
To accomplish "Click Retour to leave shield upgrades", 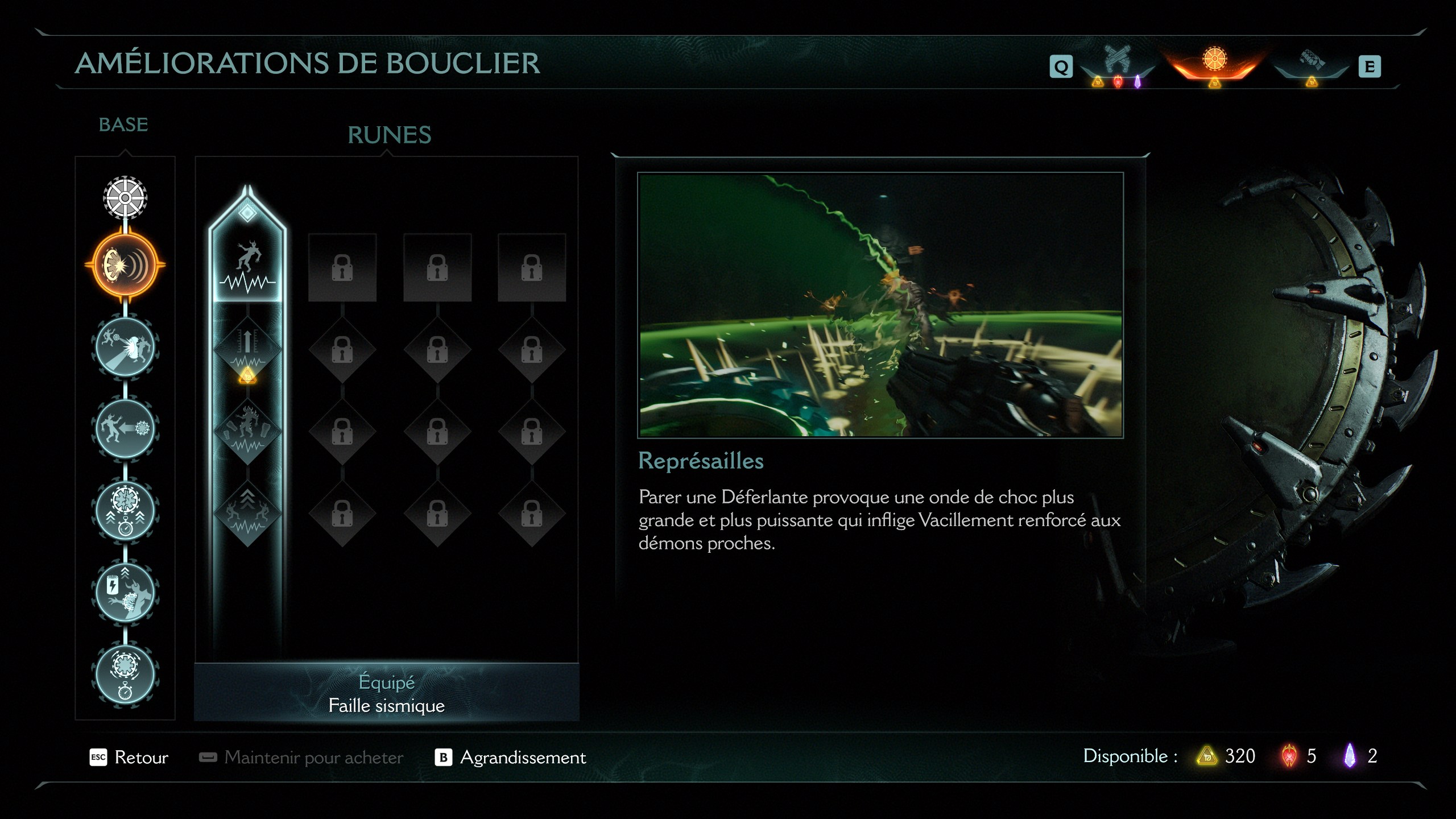I will (143, 758).
